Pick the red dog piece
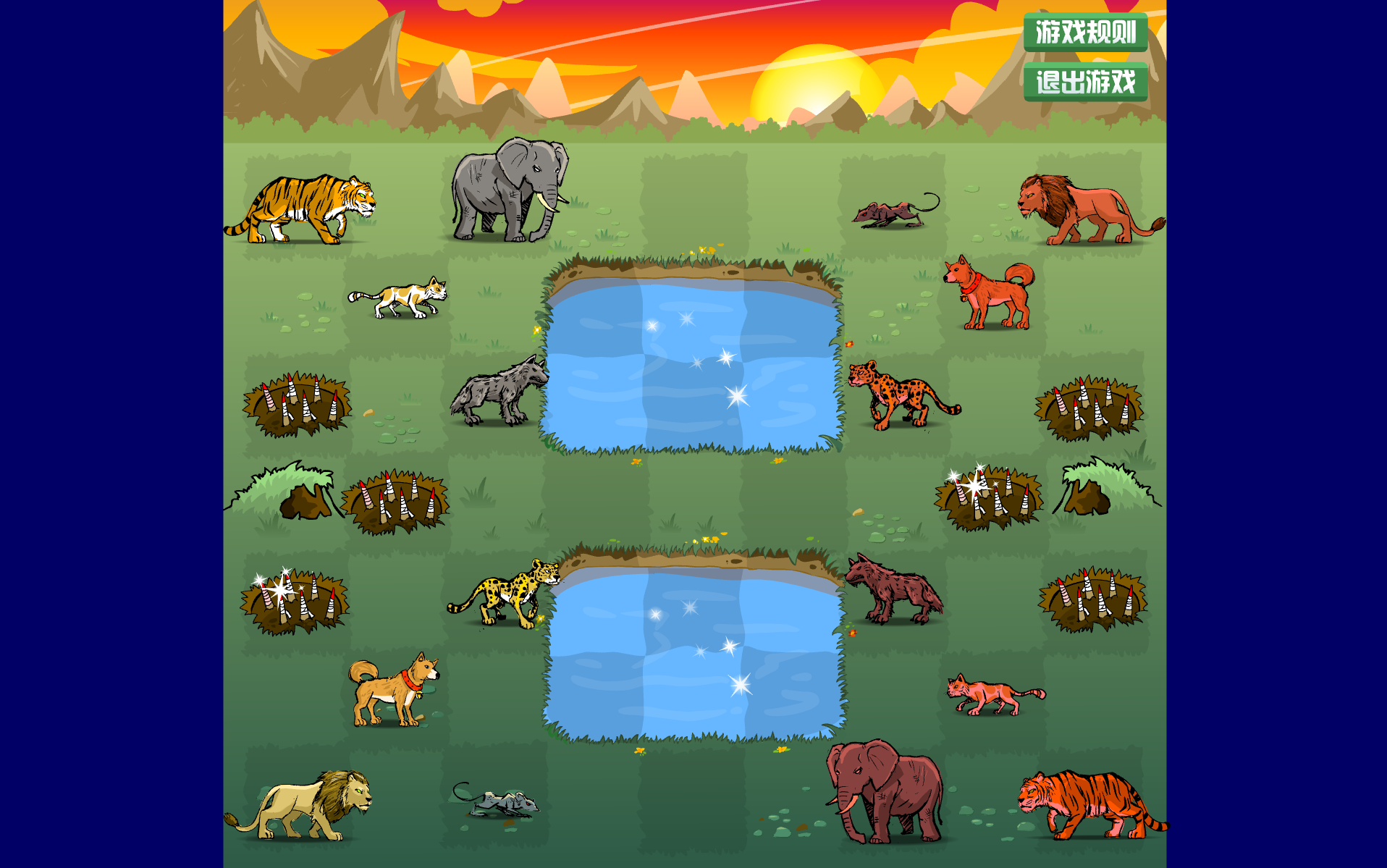 click(989, 292)
